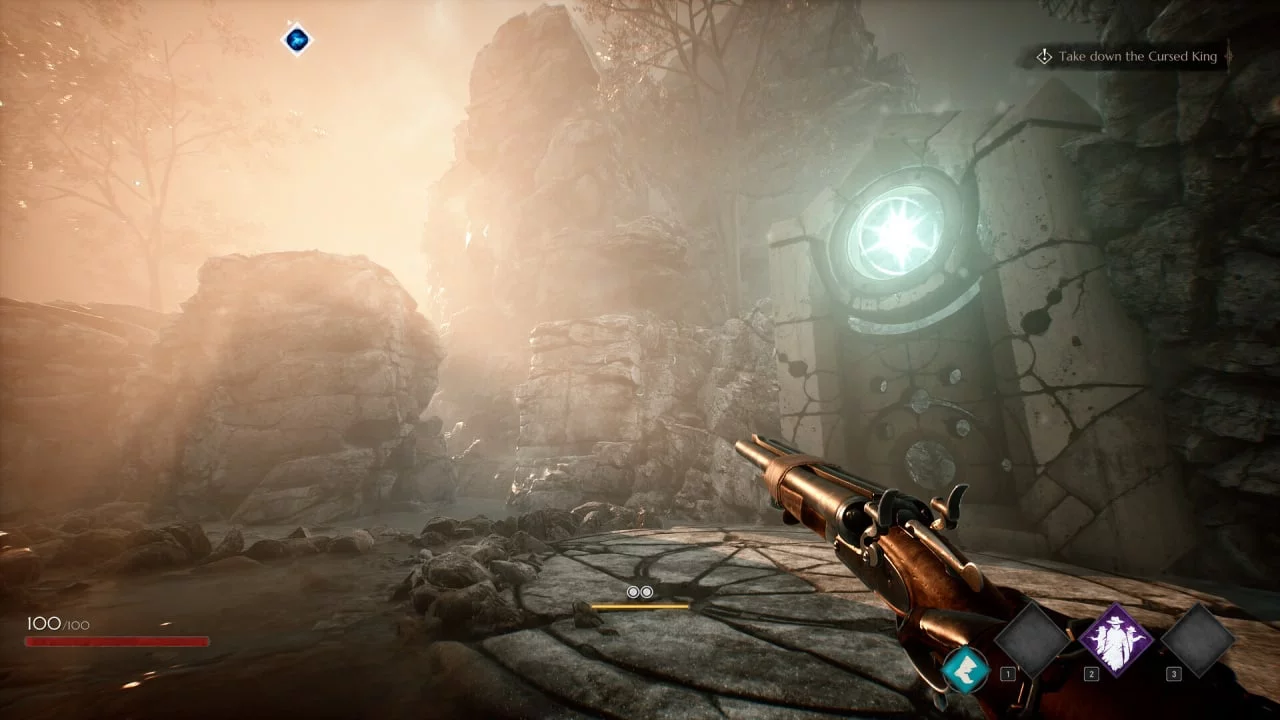The height and width of the screenshot is (720, 1280).
Task: Activate the purple gunslinger clones ability
Action: point(1115,640)
